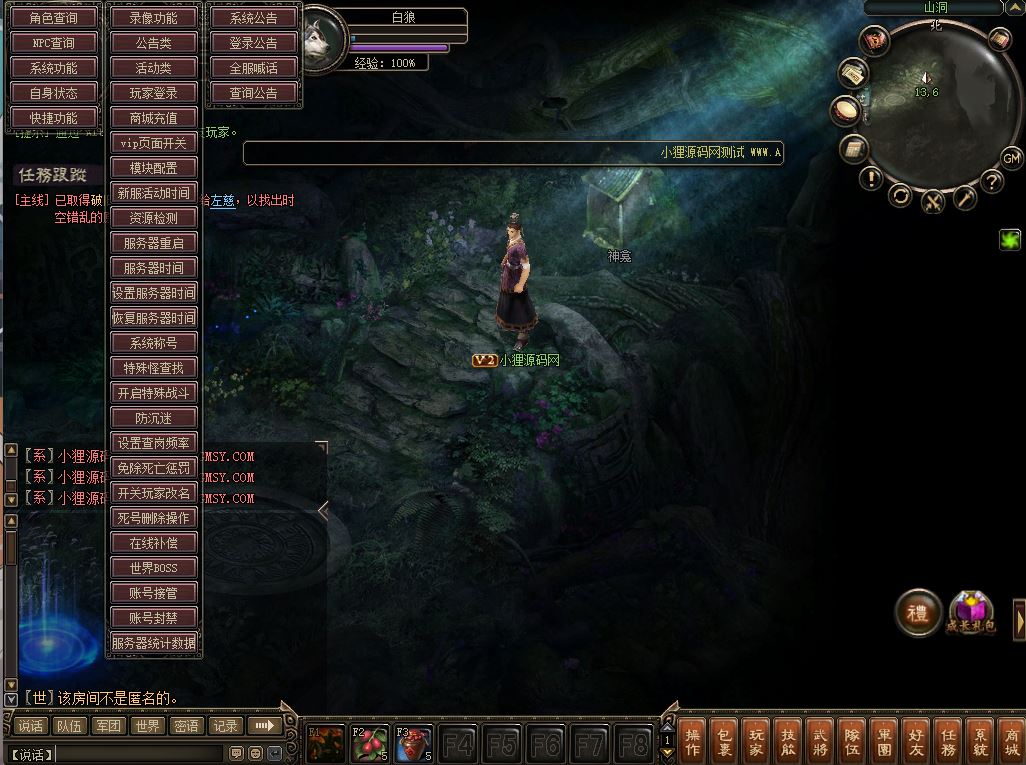Select 在线补偿 in the GM menu
The image size is (1026, 765).
pyautogui.click(x=154, y=543)
